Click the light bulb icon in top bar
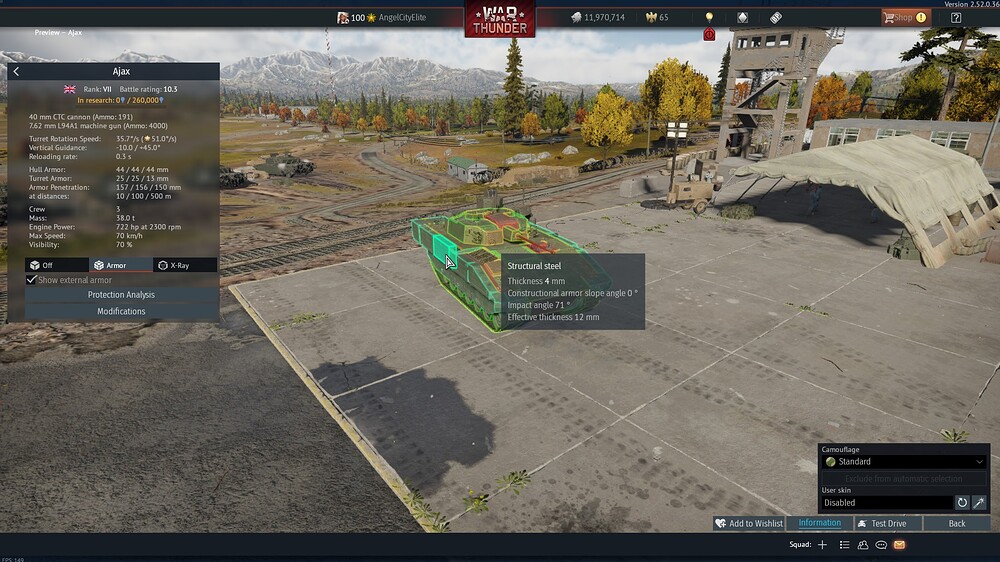1000x562 pixels. click(x=709, y=17)
